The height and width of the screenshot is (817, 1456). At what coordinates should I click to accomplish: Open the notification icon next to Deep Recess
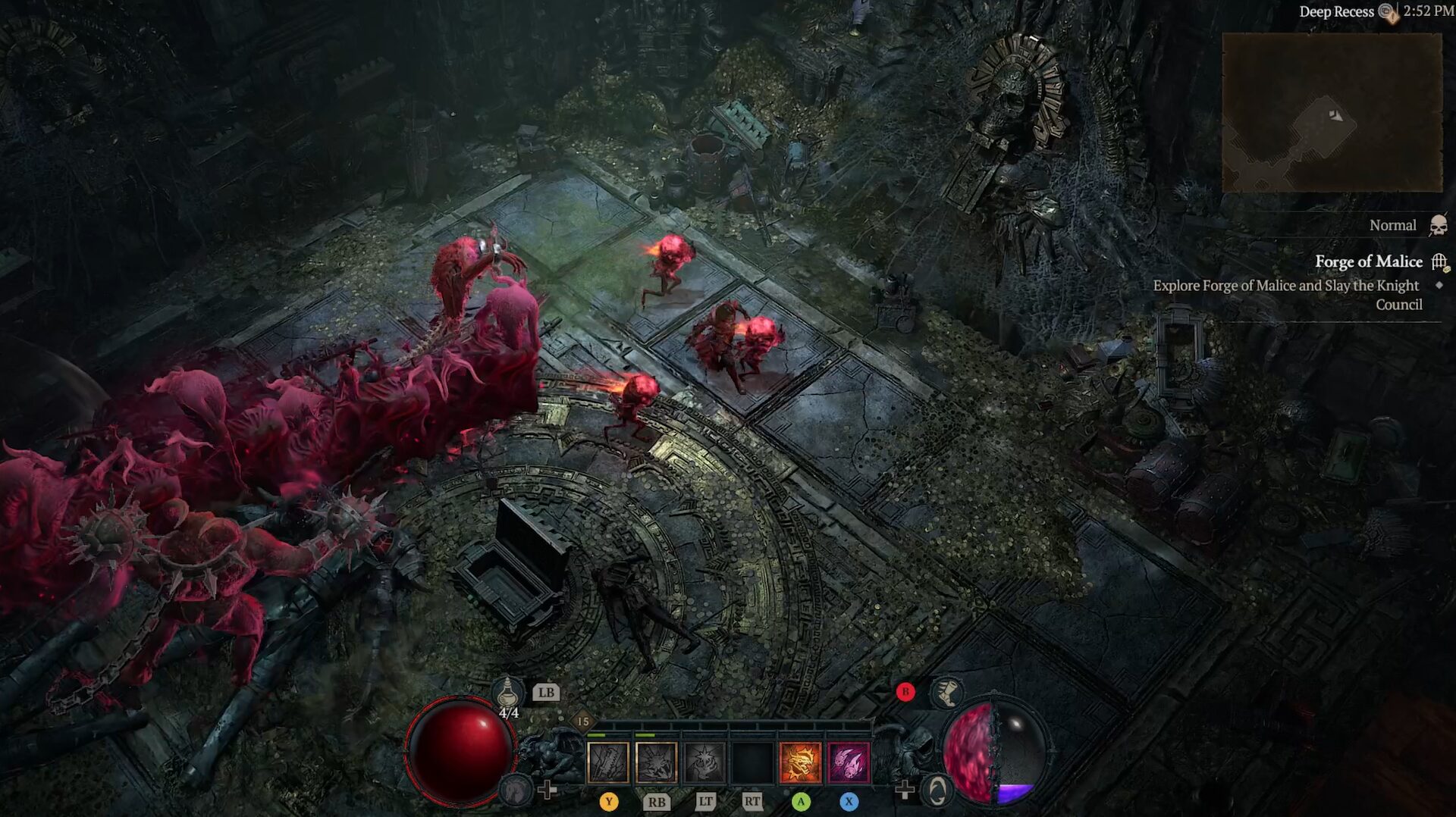coord(1388,12)
